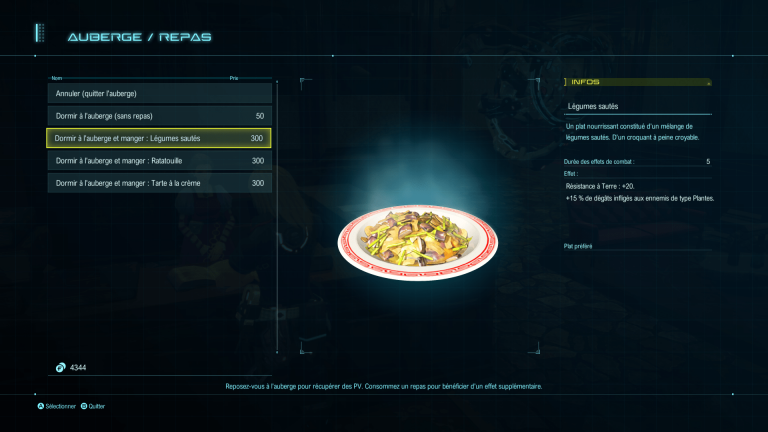Select Annuler (quitter l'auberge) entry
The height and width of the screenshot is (432, 768).
[159, 94]
